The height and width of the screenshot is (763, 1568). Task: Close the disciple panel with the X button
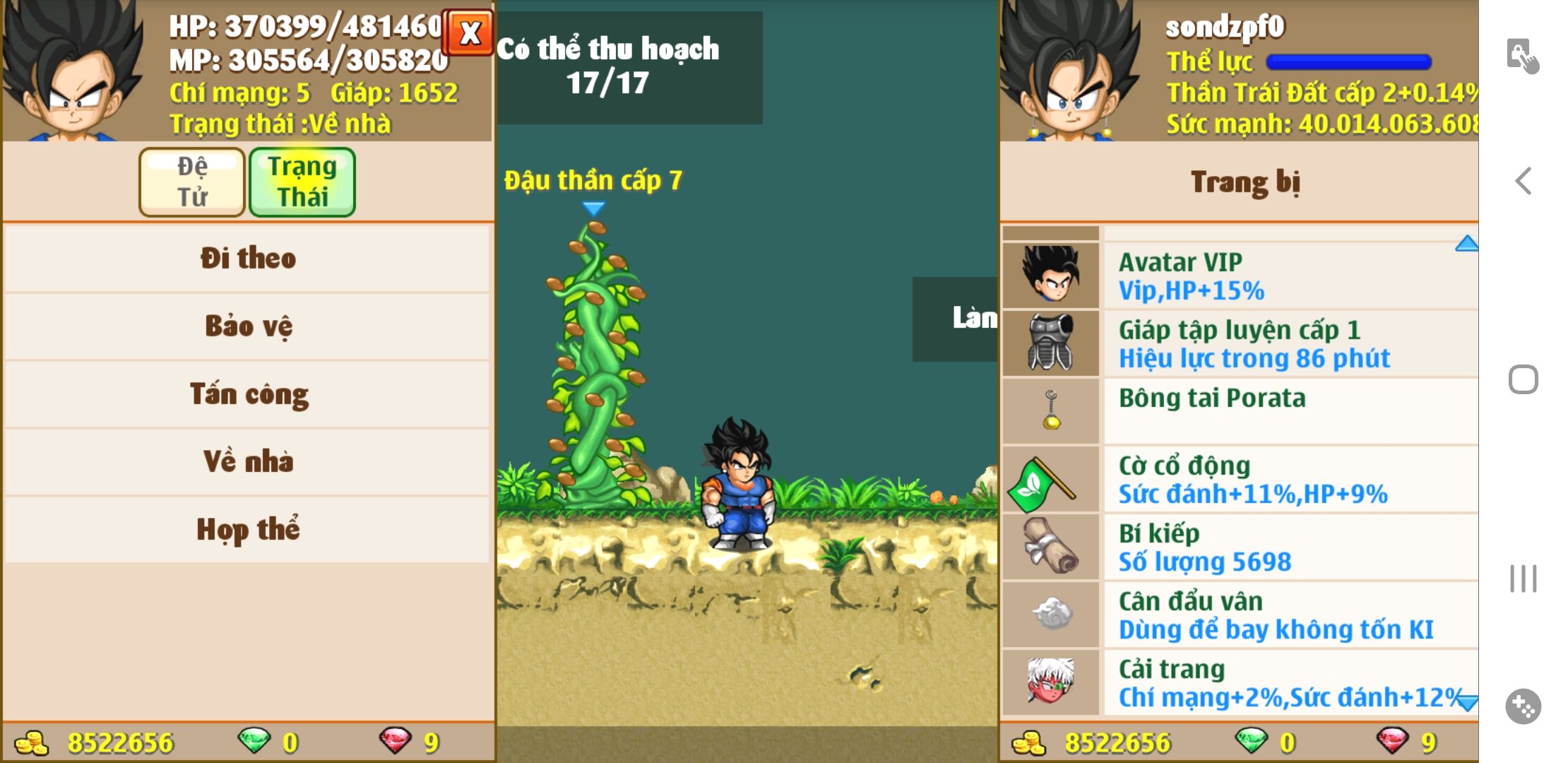pyautogui.click(x=468, y=33)
